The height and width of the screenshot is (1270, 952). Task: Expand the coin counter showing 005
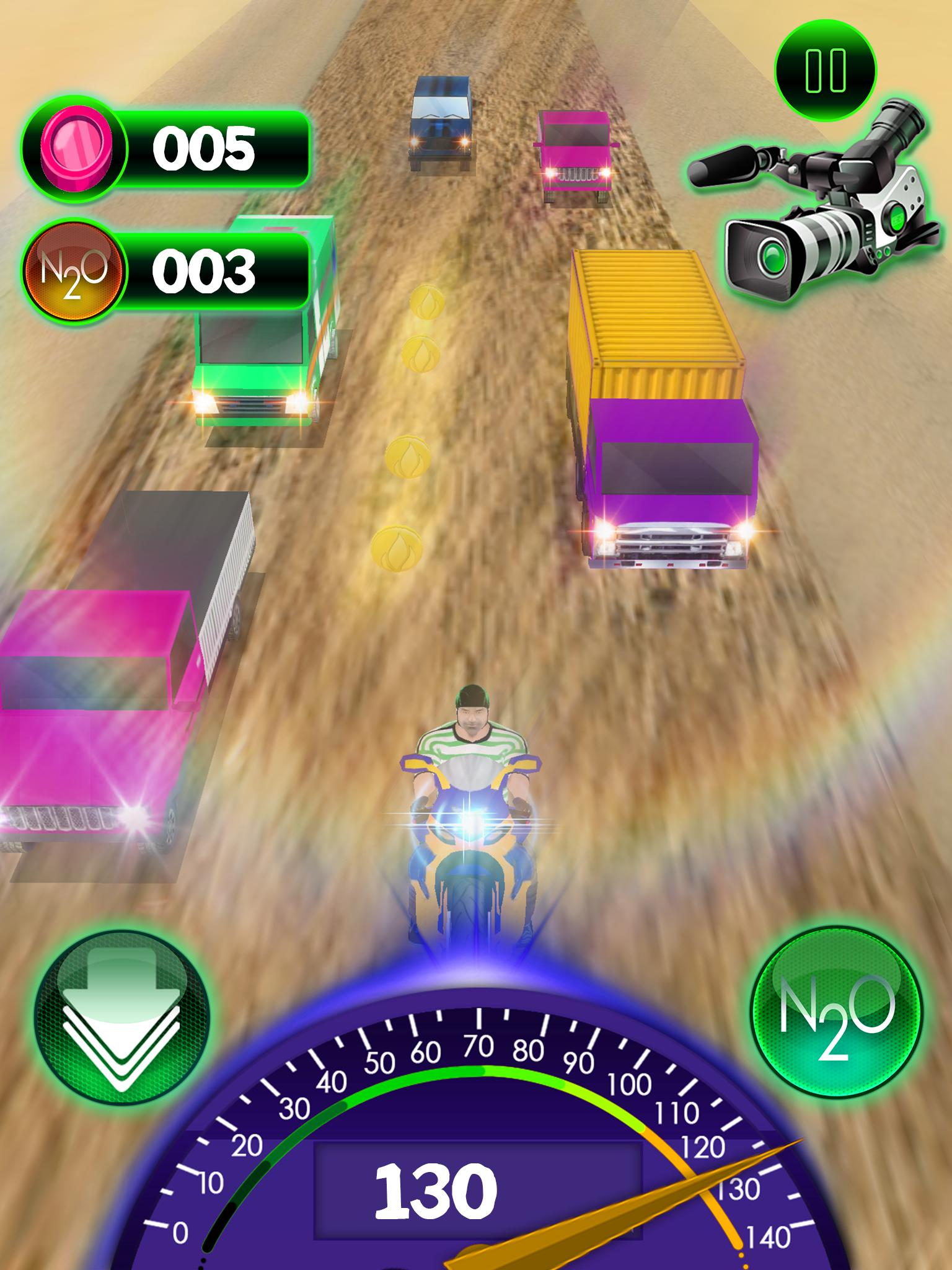click(x=205, y=149)
